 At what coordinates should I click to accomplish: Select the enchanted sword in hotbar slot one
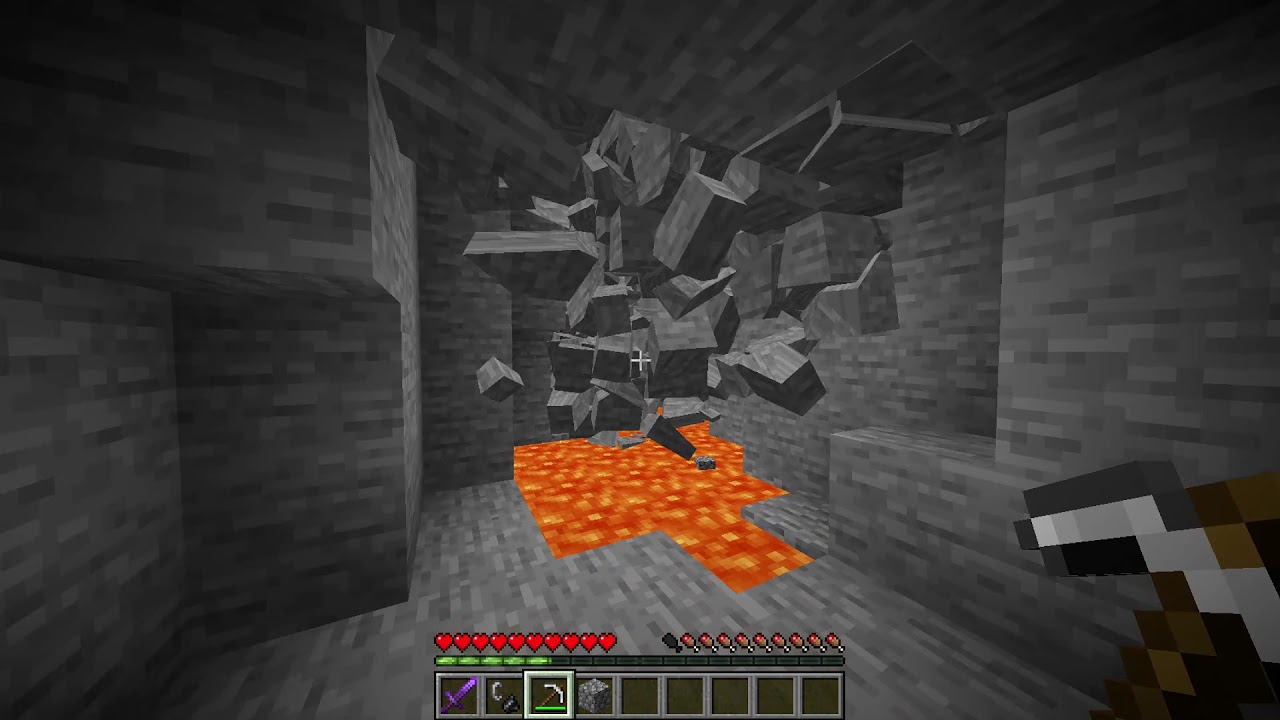tap(457, 695)
